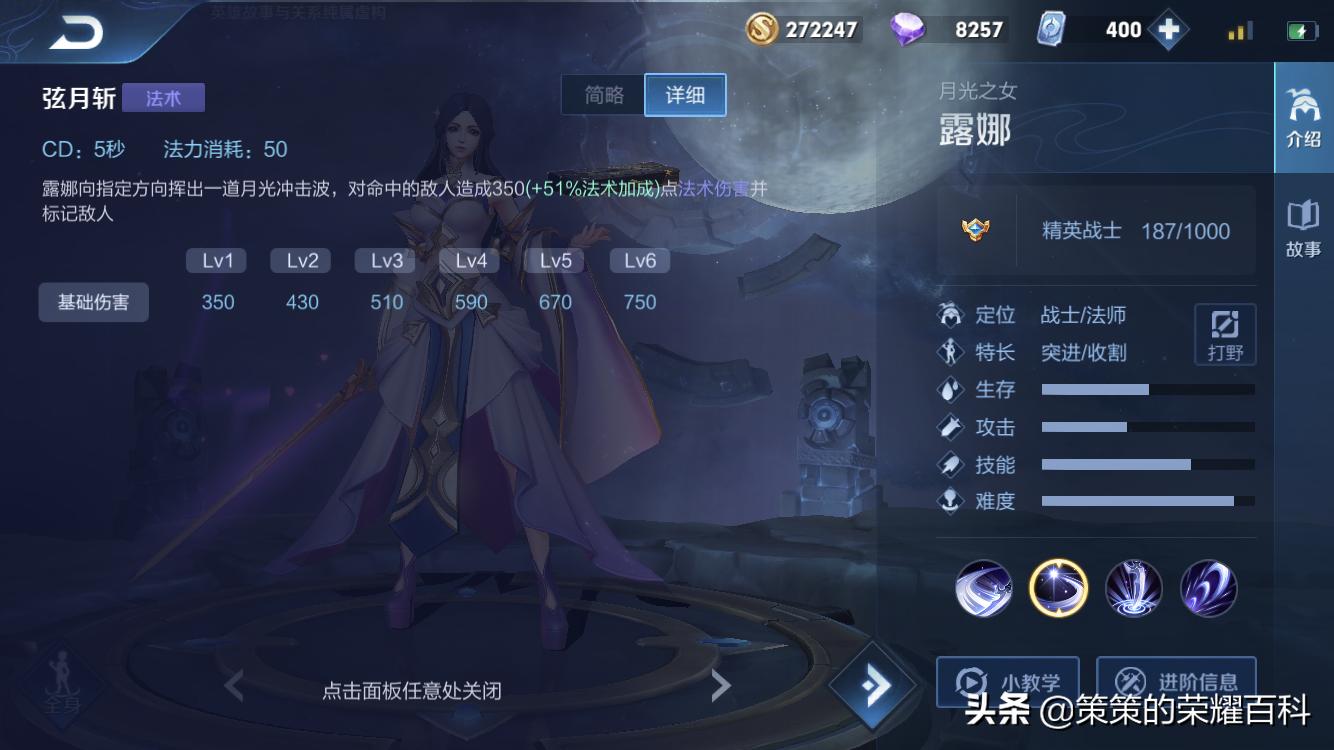Click right arrow to rotate hero model
The height and width of the screenshot is (750, 1334).
tap(722, 684)
